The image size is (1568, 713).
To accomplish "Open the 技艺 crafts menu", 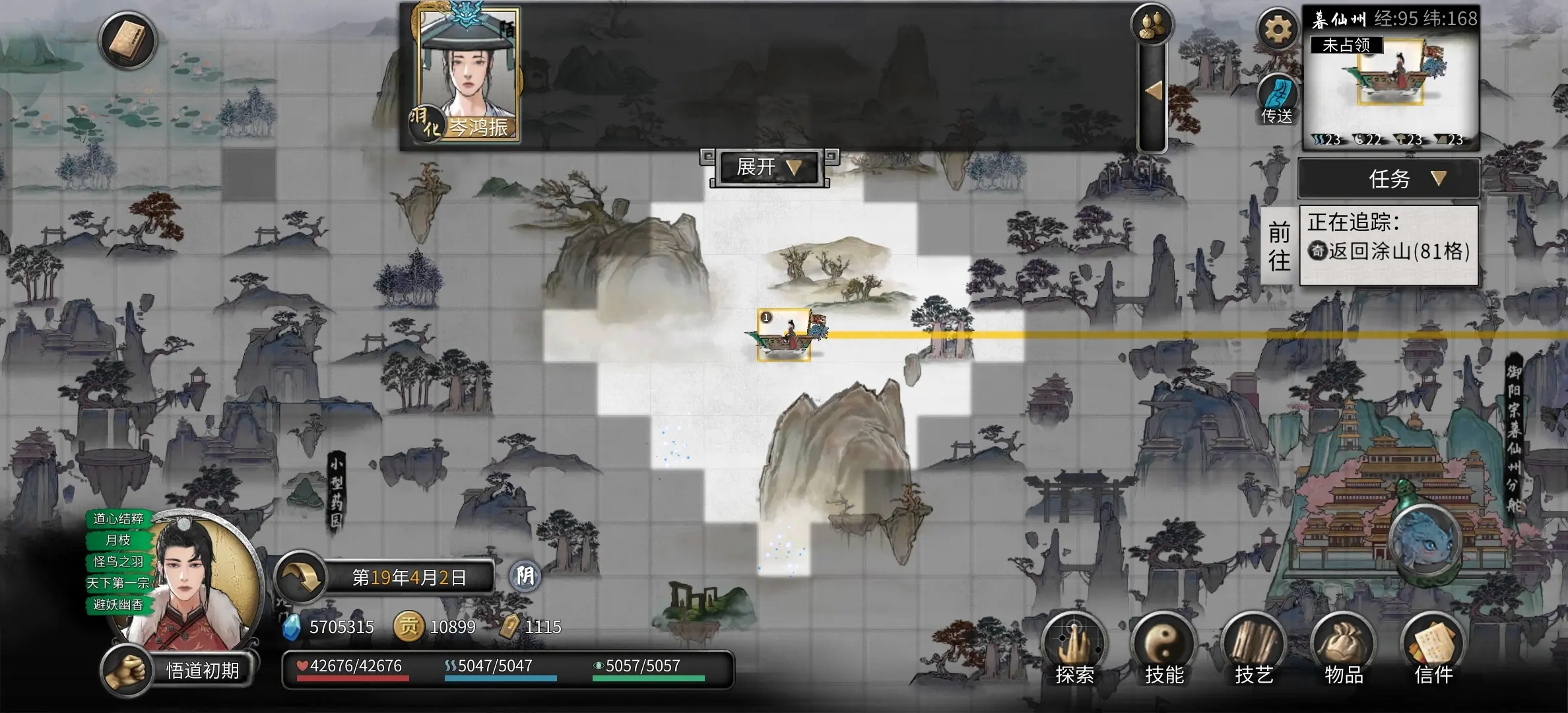I will 1254,648.
